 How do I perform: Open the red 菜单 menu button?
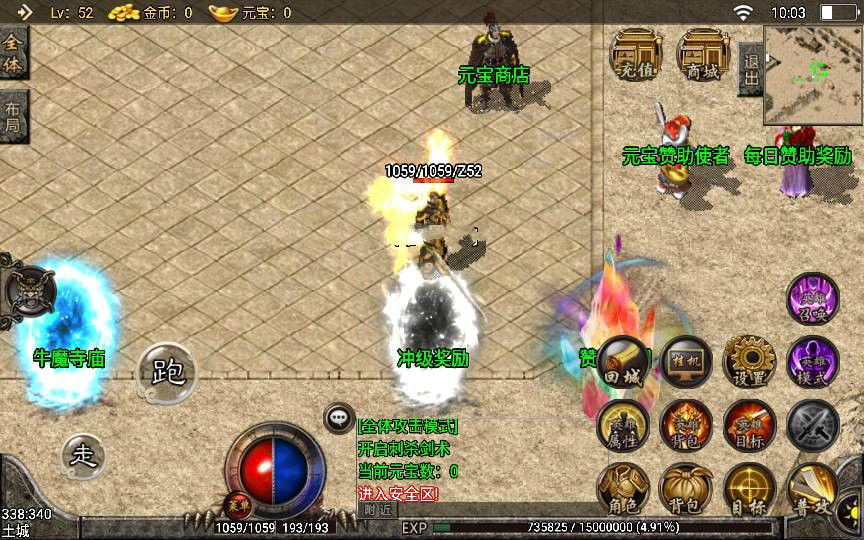click(x=237, y=502)
